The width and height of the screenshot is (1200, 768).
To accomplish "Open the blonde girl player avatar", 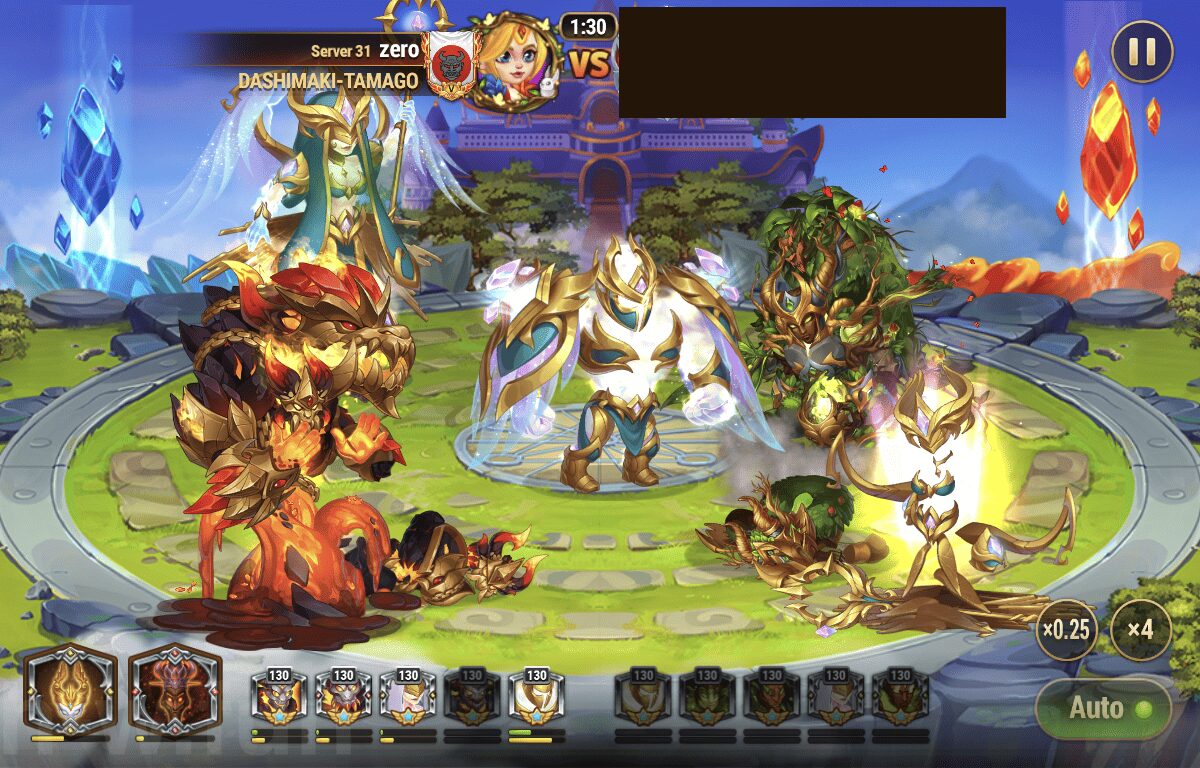I will pyautogui.click(x=514, y=62).
